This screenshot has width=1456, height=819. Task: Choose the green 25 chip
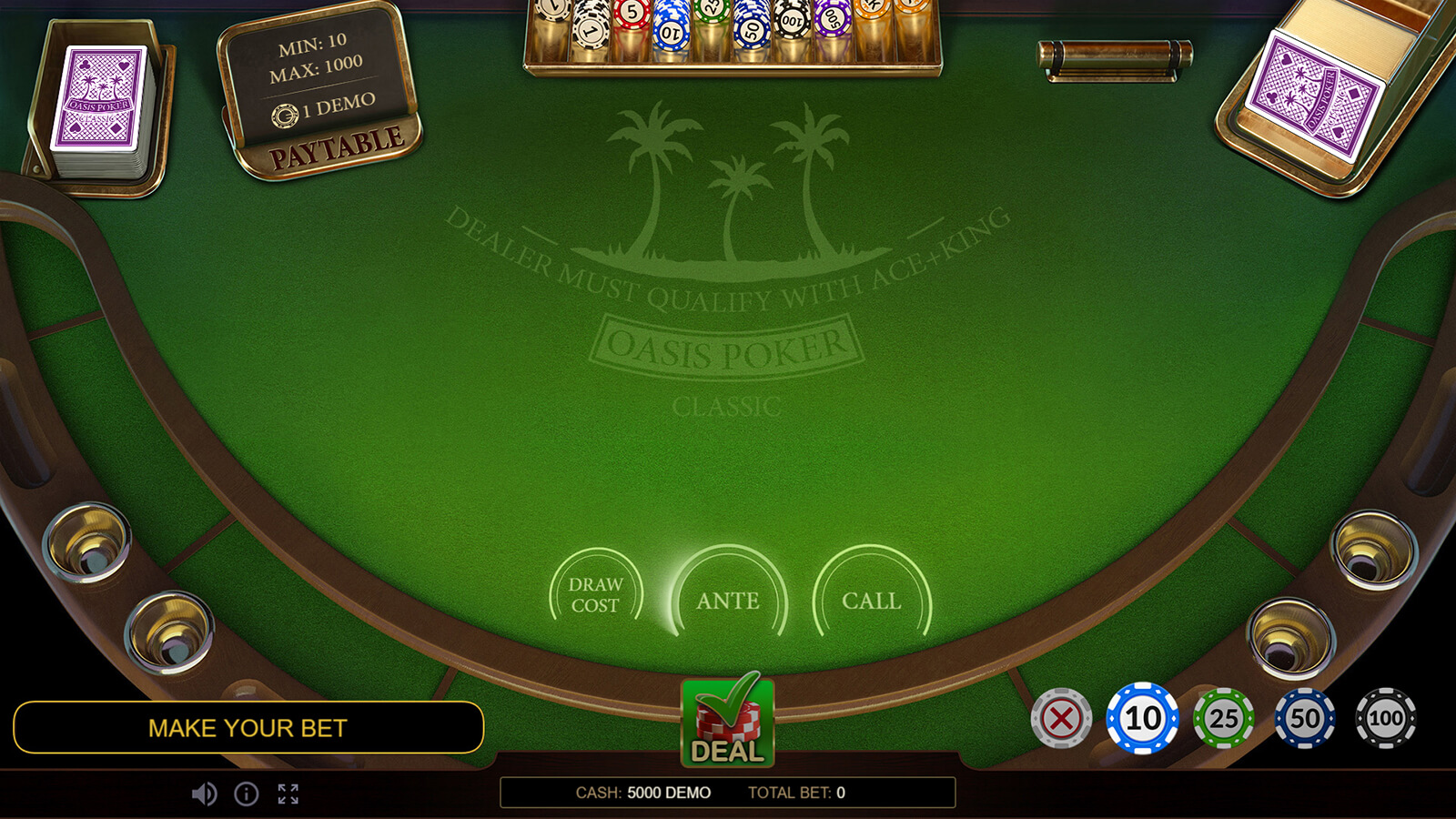pos(1223,719)
